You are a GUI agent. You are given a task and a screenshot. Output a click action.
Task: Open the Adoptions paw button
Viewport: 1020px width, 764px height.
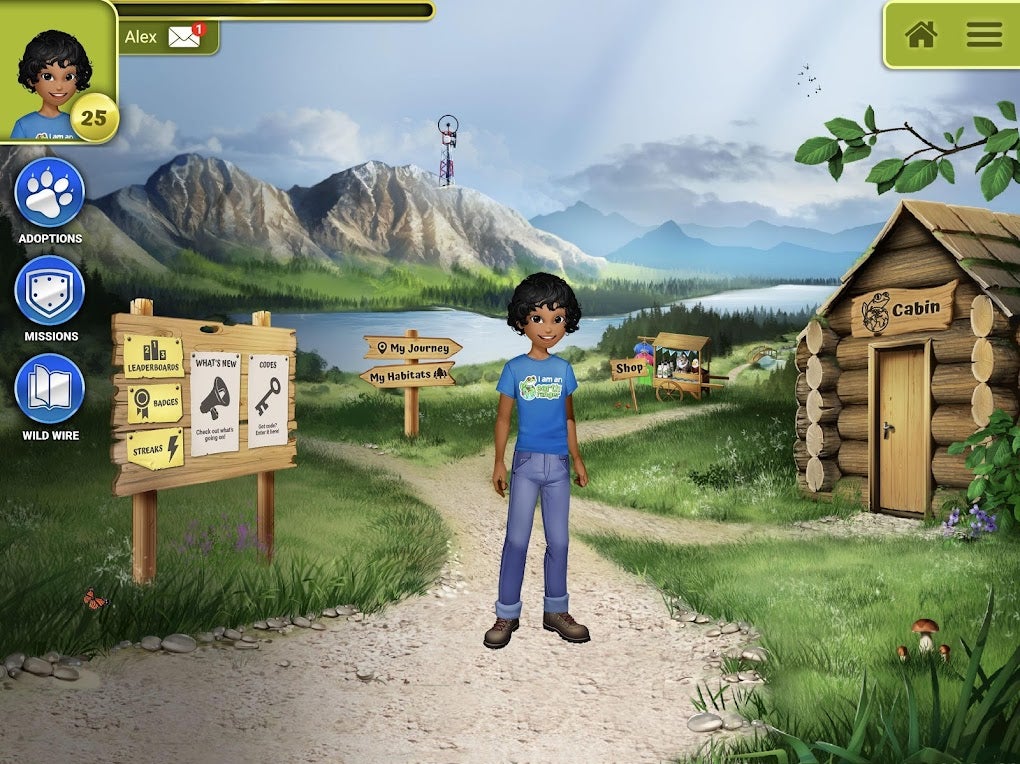click(x=49, y=193)
